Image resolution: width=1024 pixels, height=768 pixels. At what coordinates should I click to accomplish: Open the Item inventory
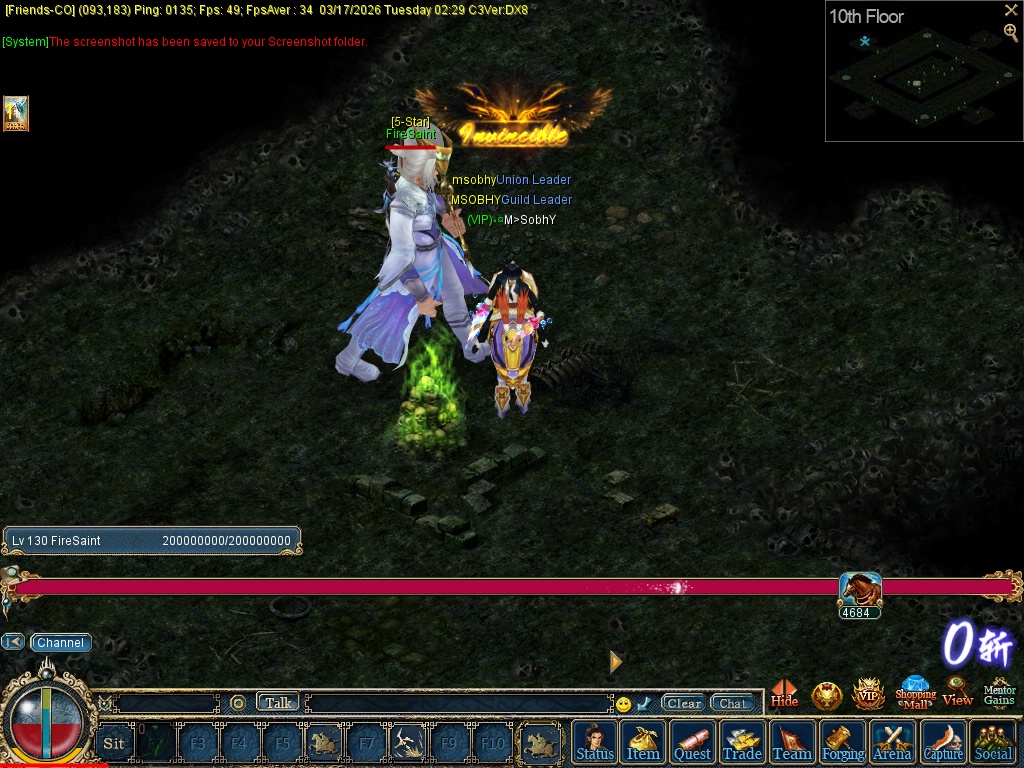(x=643, y=742)
